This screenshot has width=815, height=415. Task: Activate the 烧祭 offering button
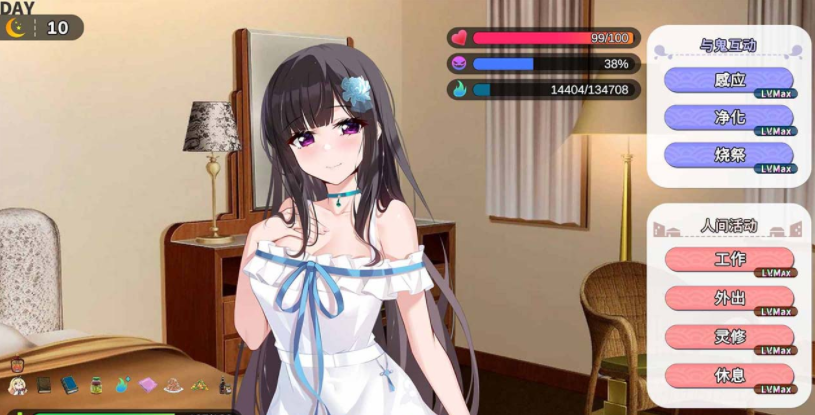(729, 155)
